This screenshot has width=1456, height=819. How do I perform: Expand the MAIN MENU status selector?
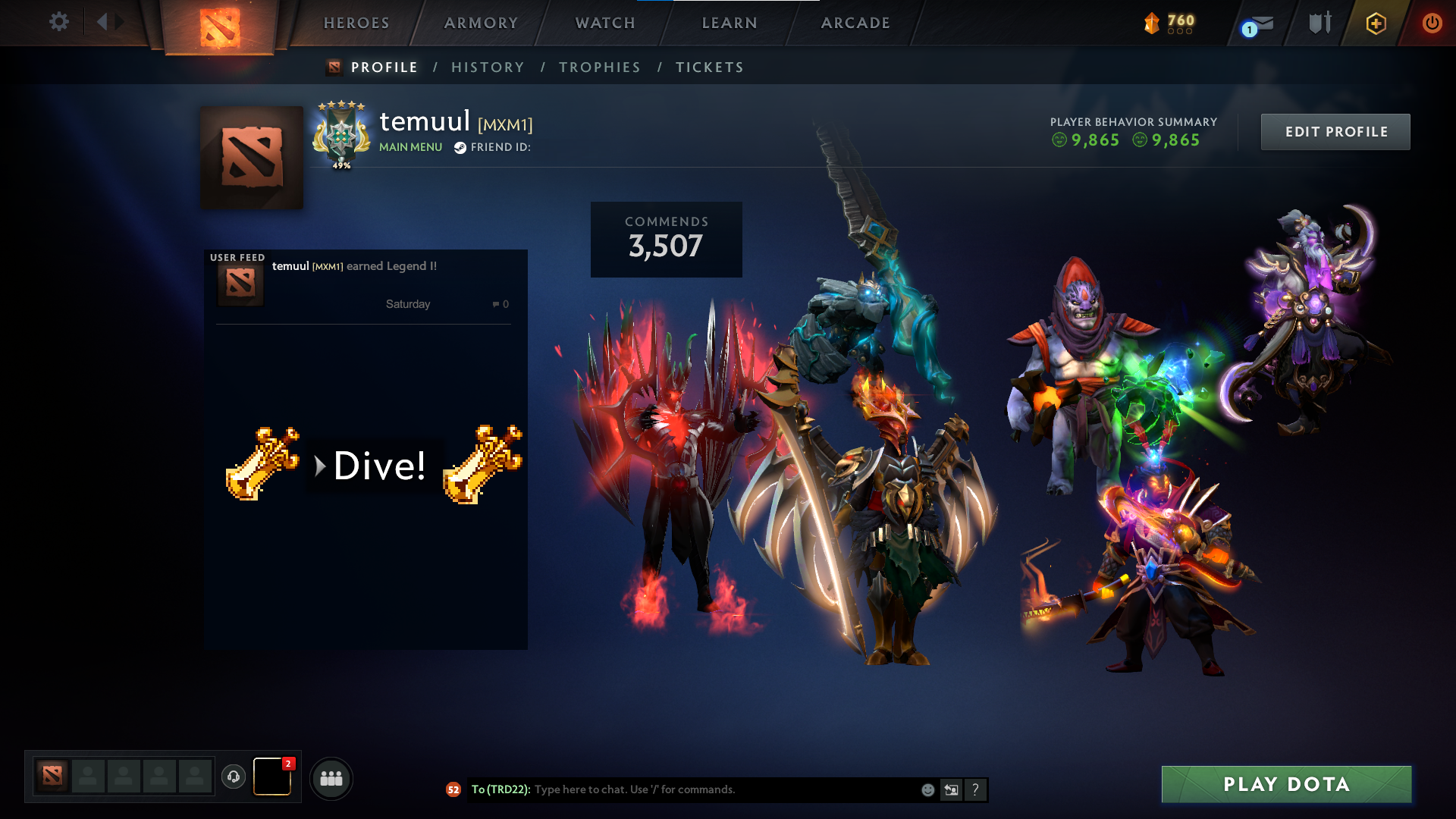tap(410, 147)
